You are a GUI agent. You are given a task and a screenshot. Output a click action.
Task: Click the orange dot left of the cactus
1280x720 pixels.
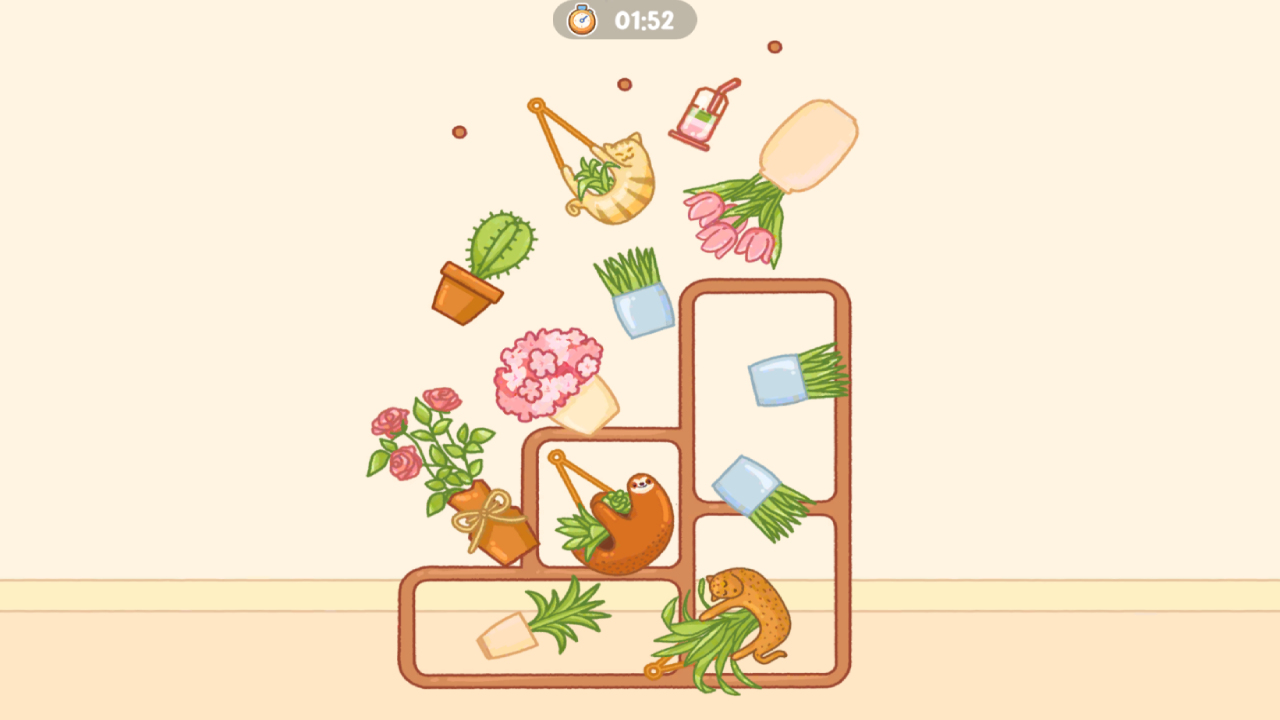point(459,132)
